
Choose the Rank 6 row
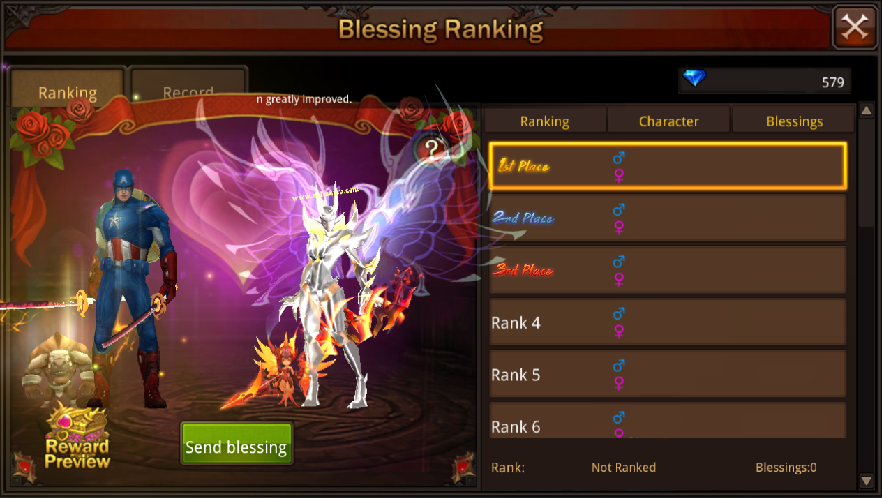(x=667, y=422)
